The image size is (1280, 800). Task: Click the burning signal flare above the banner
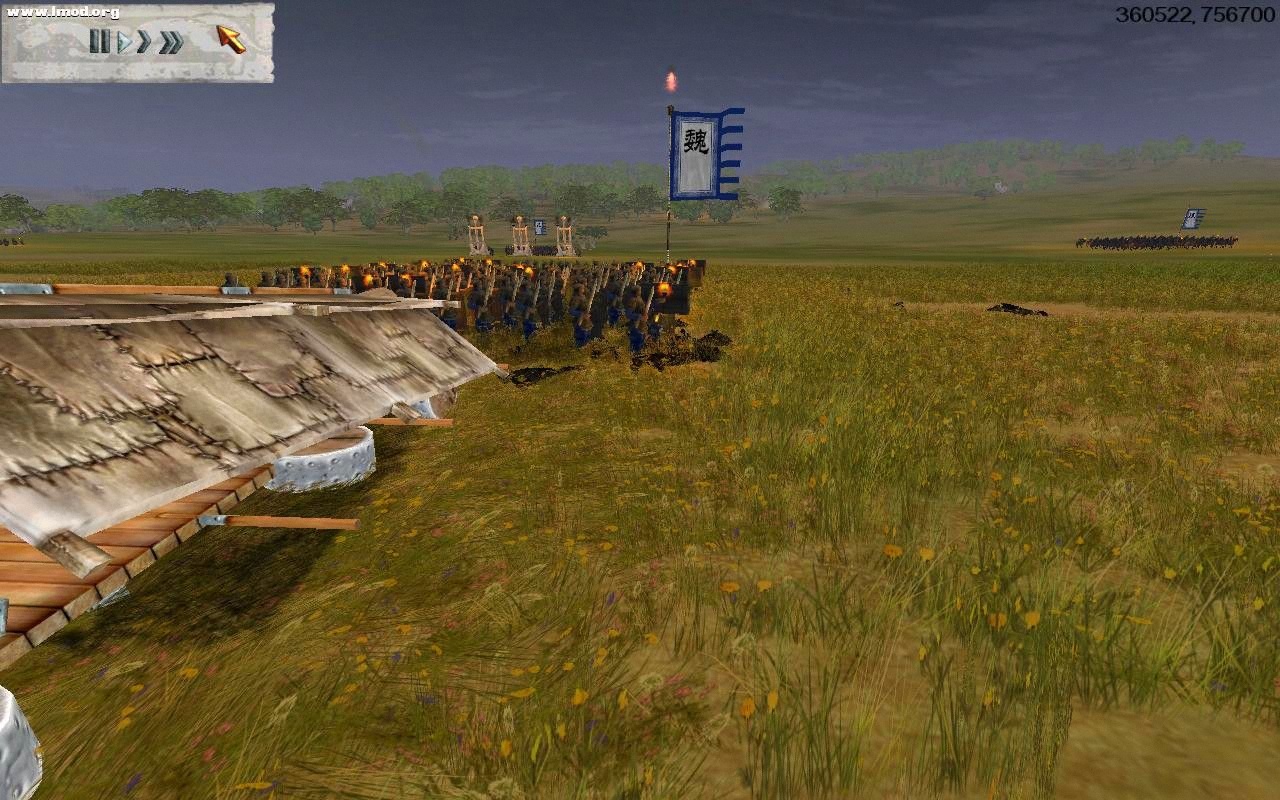(668, 78)
